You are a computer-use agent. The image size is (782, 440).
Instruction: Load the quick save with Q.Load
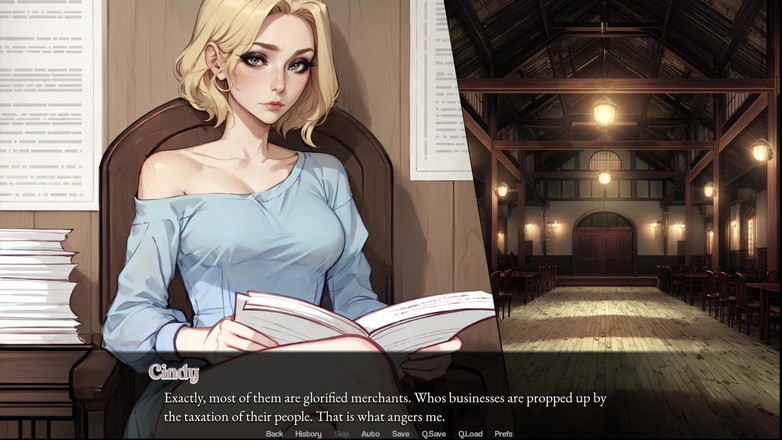tap(470, 434)
